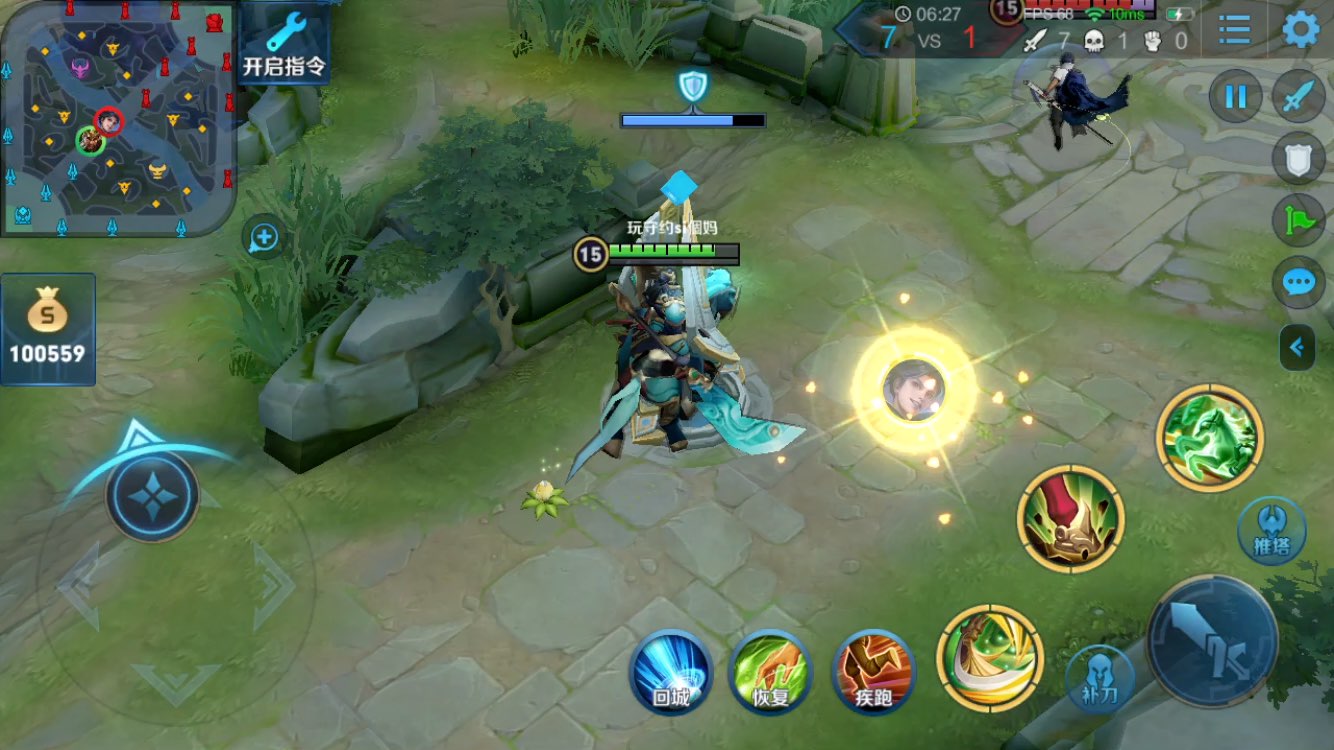
Task: Open the chat bubble quick messages
Action: (1298, 283)
